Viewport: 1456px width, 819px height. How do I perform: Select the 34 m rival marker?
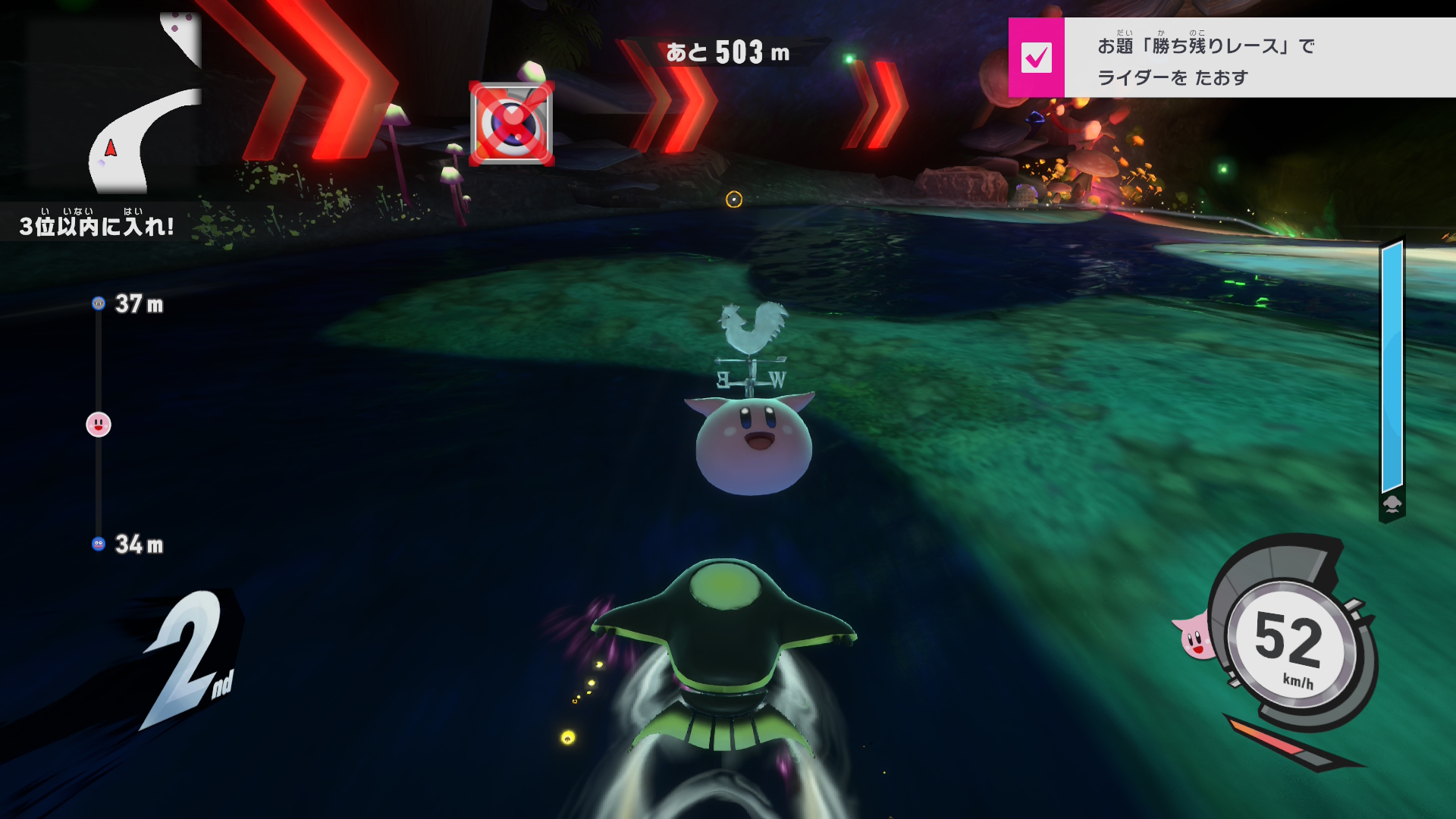(99, 544)
